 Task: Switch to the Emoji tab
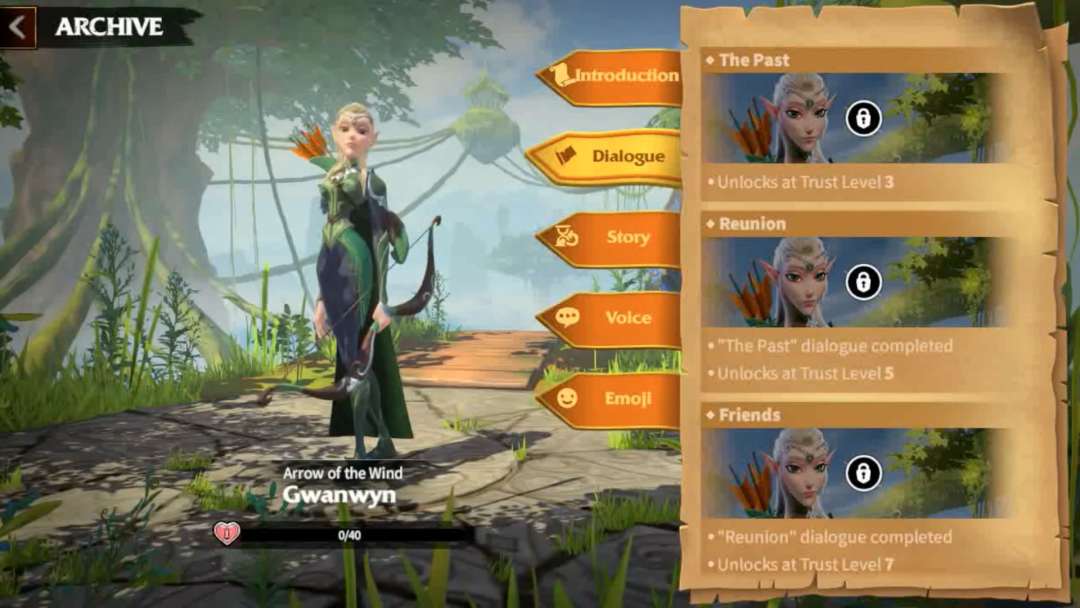coord(612,399)
